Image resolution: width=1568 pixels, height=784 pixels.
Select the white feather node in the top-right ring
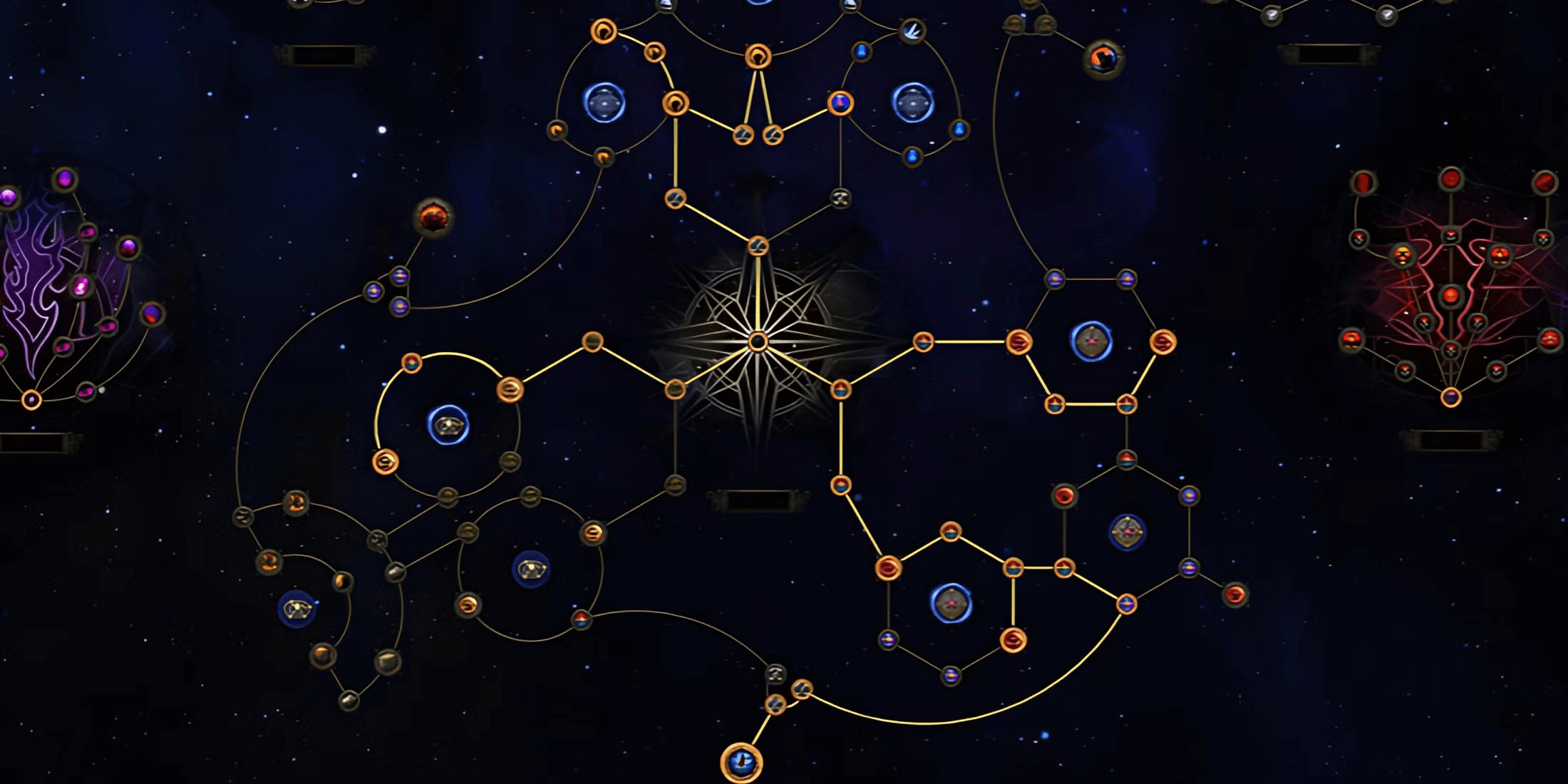point(912,31)
